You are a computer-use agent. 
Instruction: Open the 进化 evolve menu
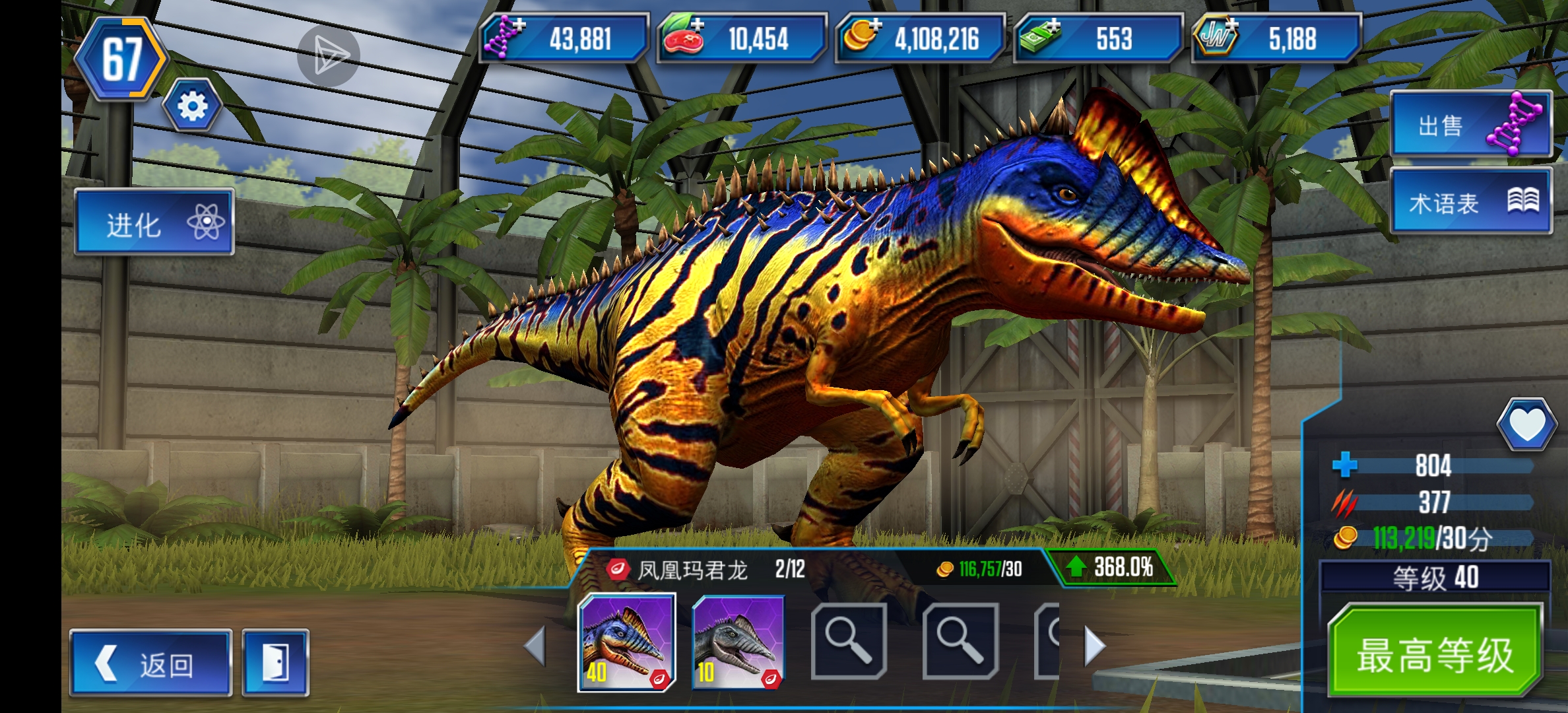point(154,222)
